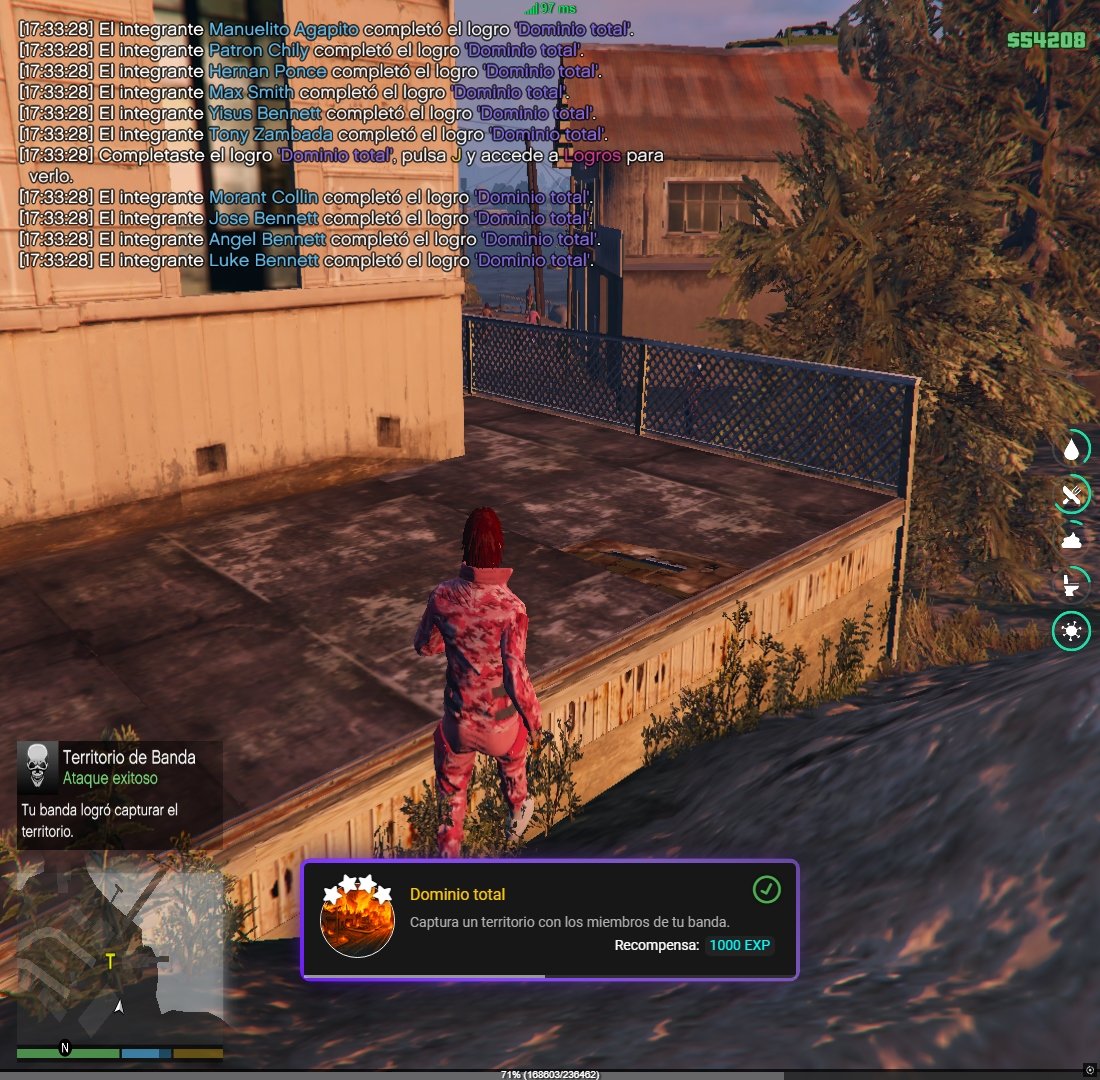Image resolution: width=1100 pixels, height=1080 pixels.
Task: Select player name Manuelito Agapito in chat
Action: click(x=283, y=30)
